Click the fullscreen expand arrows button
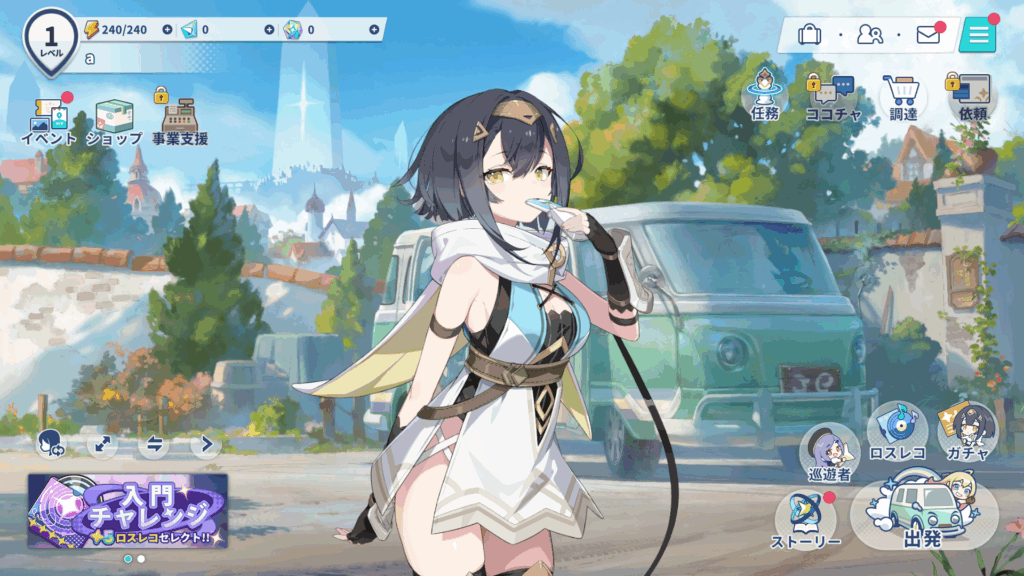The image size is (1024, 576). 101,443
